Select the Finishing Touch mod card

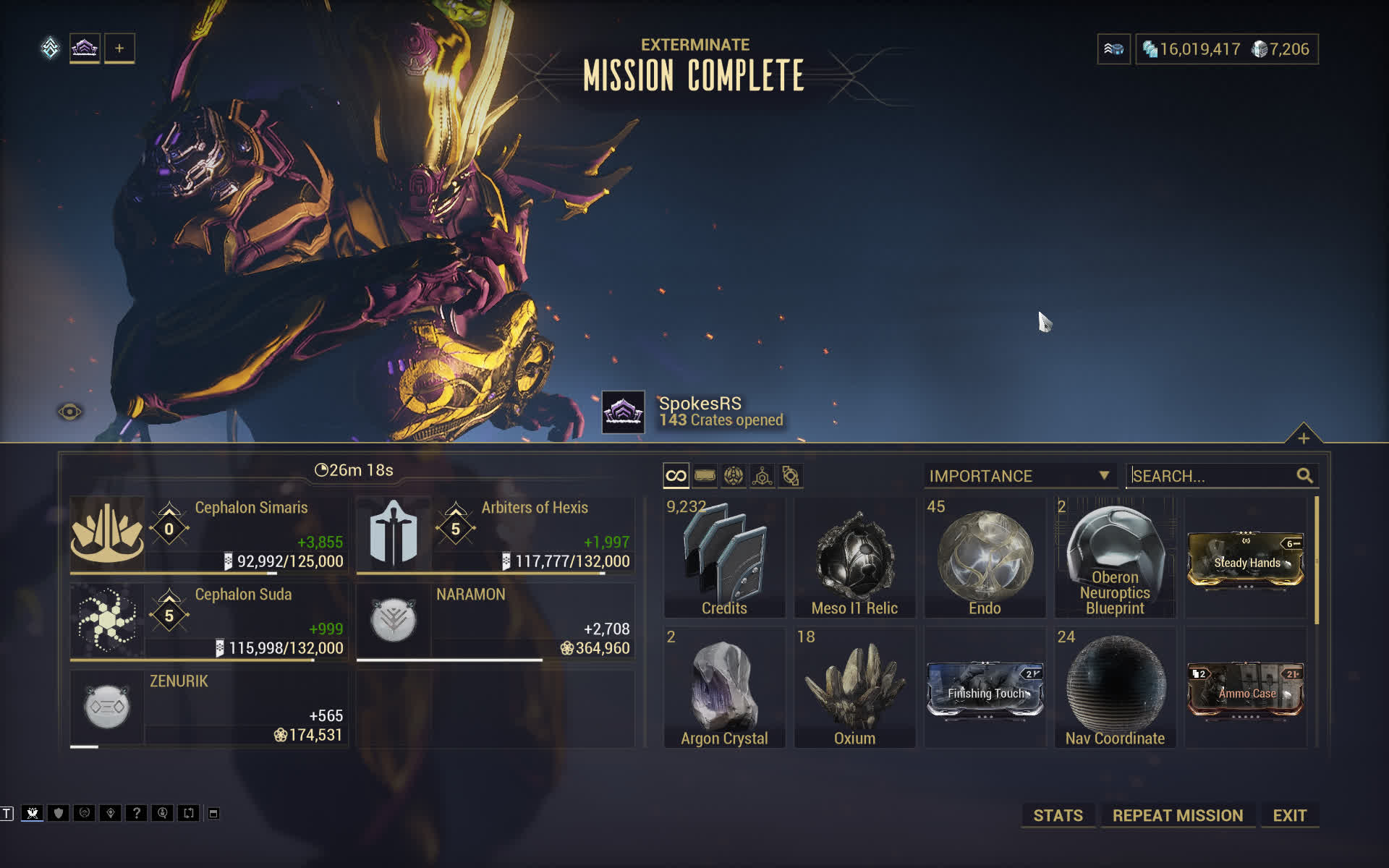click(x=985, y=691)
